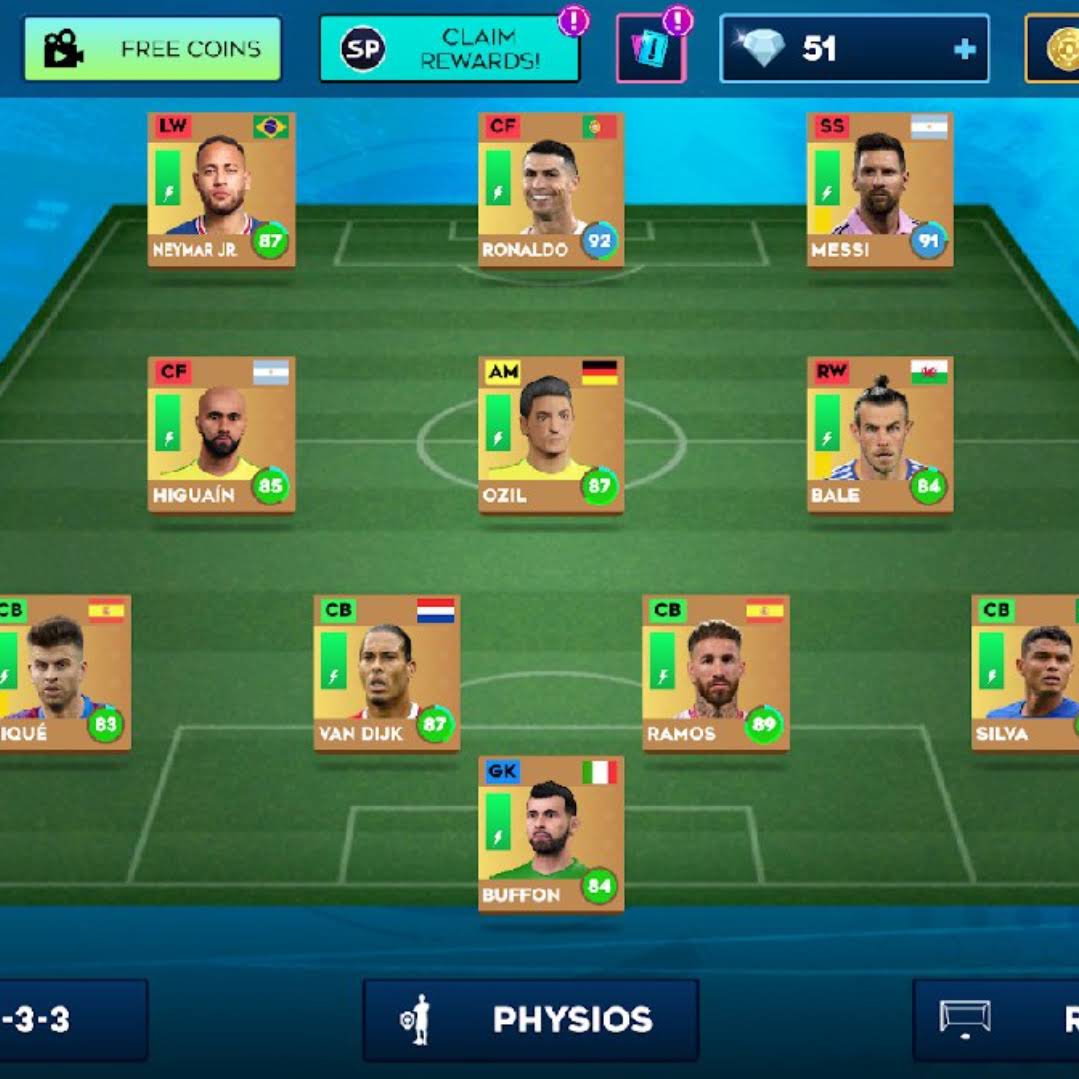
Task: Select the Piqué player card
Action: [x=64, y=673]
